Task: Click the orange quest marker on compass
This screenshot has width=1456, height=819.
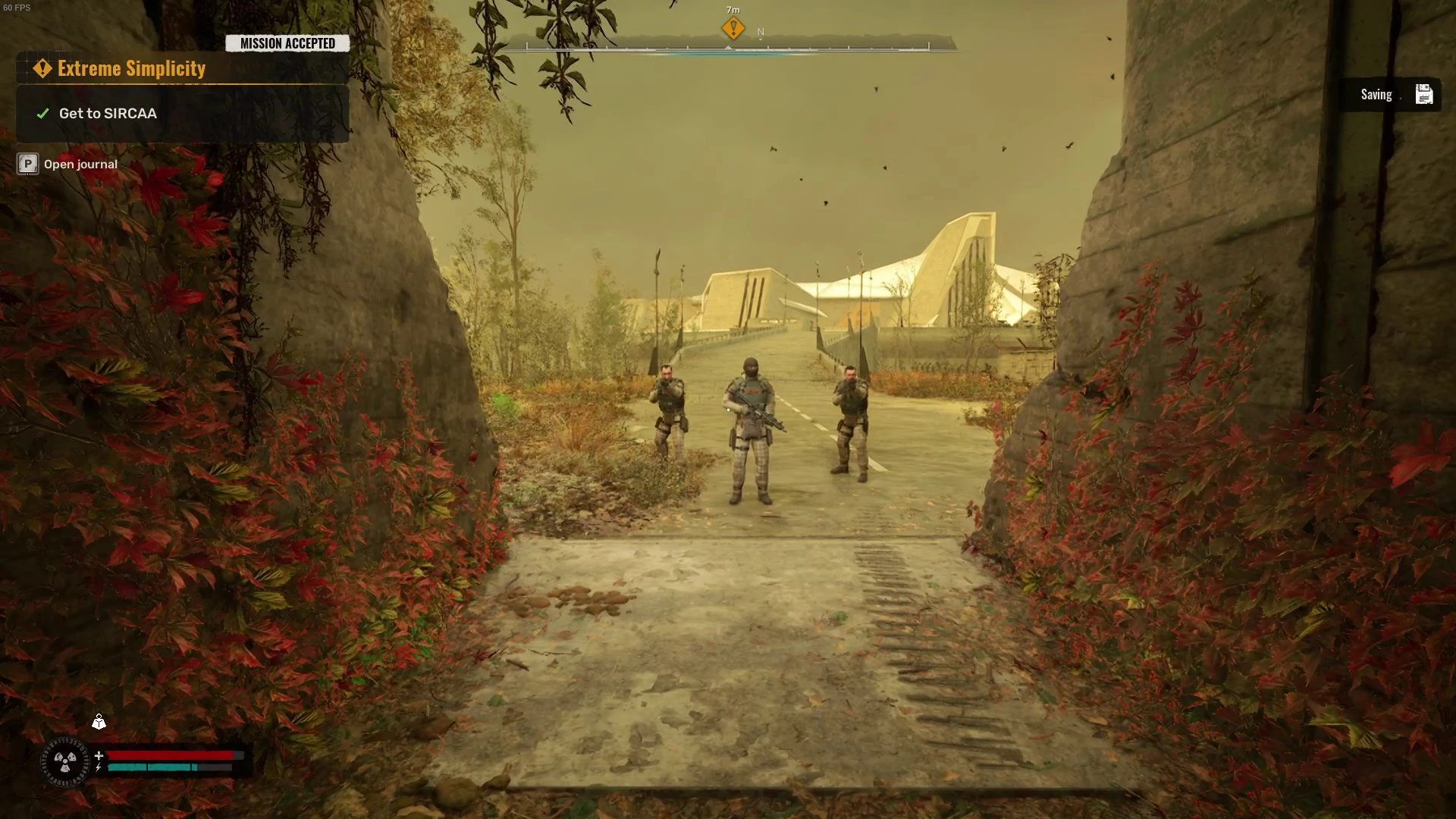Action: 733,29
